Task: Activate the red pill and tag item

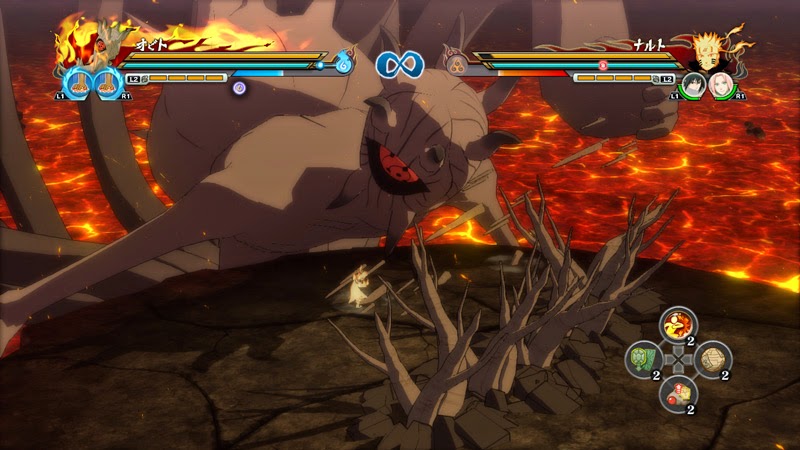Action: (678, 392)
